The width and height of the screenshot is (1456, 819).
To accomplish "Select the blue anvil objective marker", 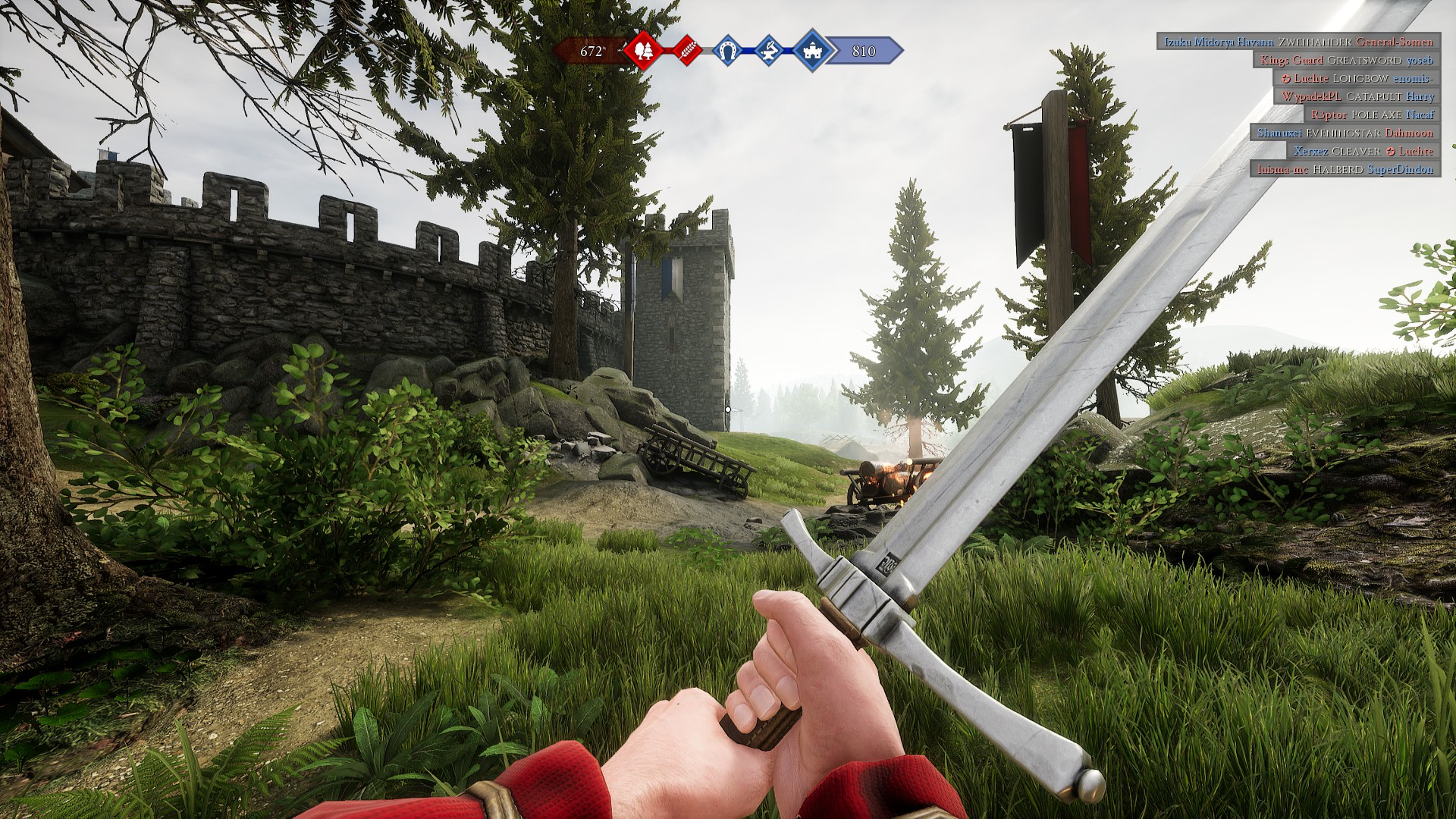I will (x=769, y=51).
